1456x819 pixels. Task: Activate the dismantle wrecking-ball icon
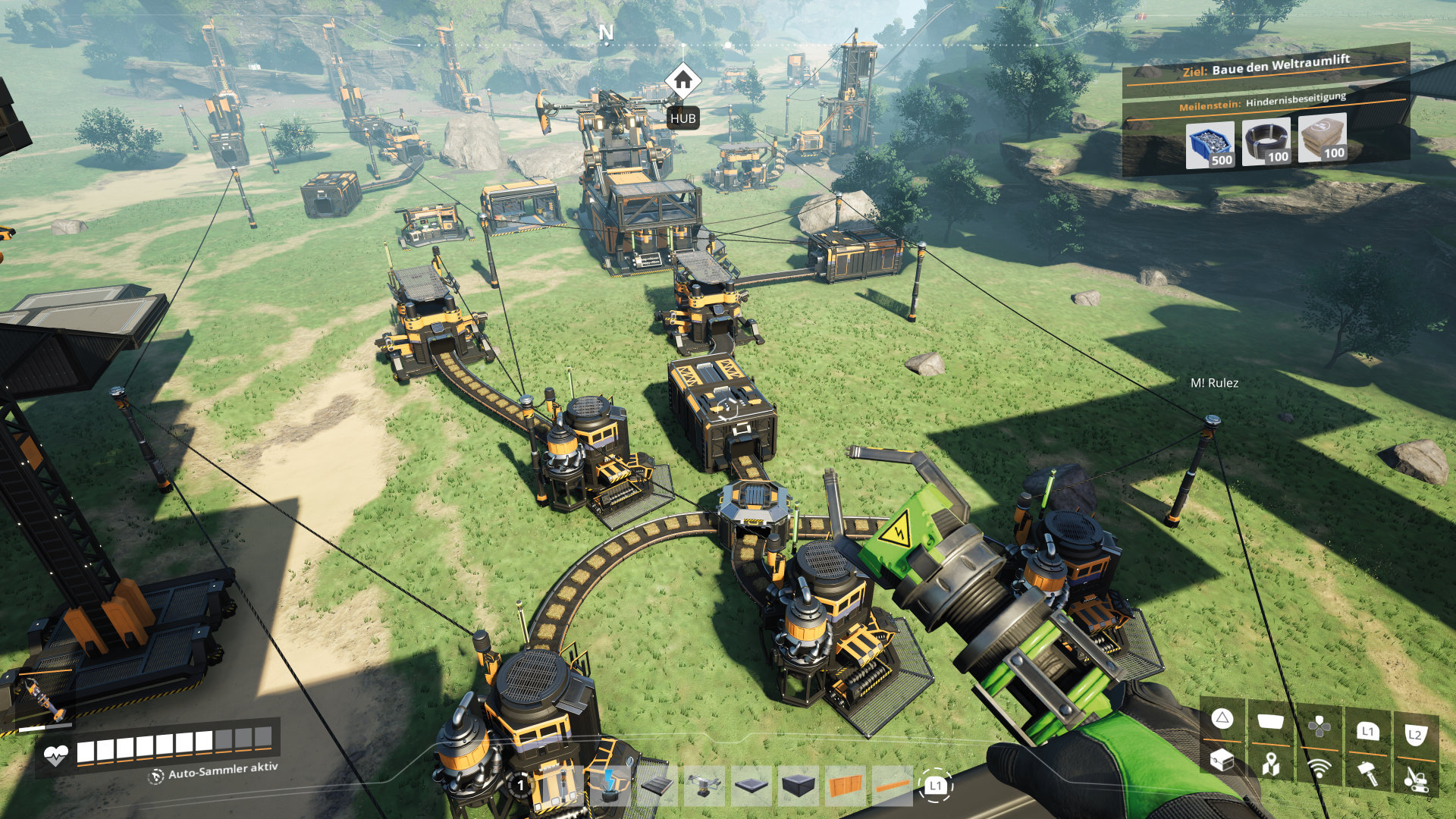point(1416,777)
